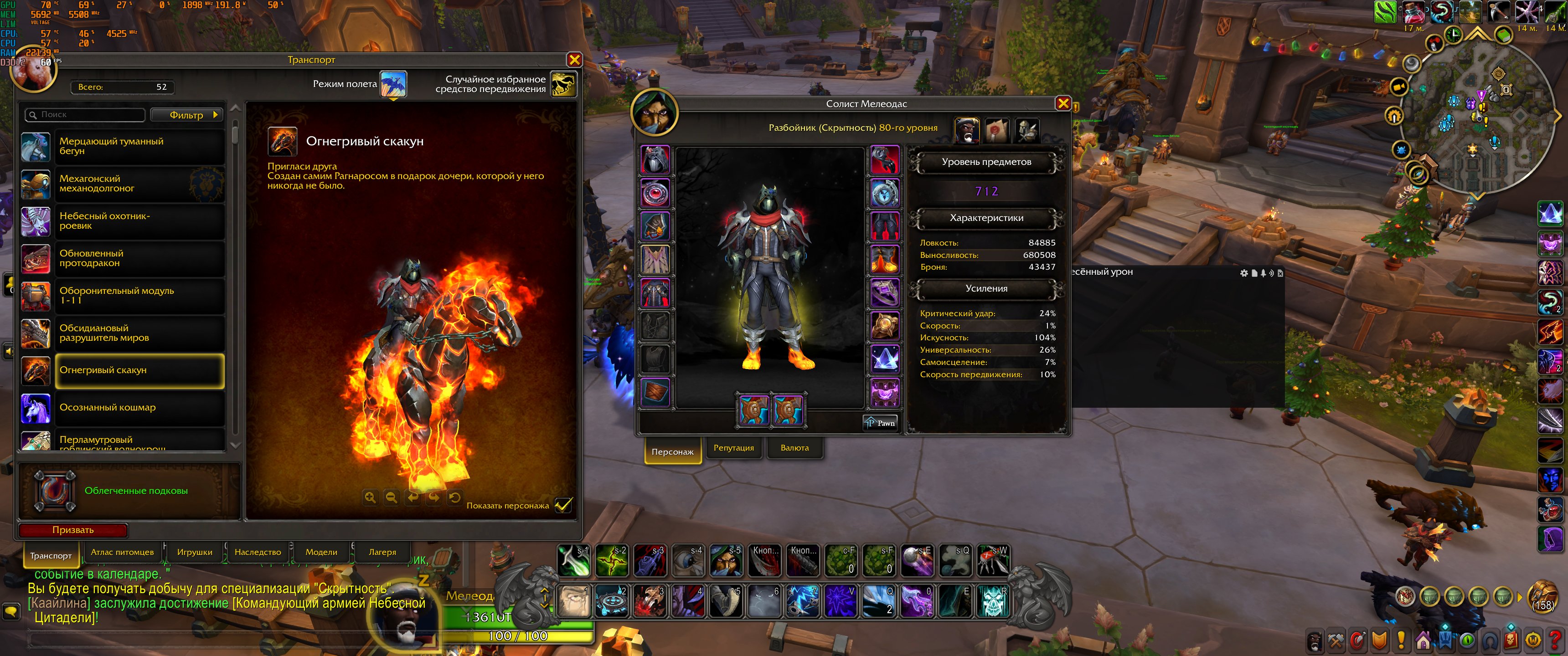1568x656 pixels.
Task: Open the Валюта currency tab
Action: coord(794,448)
